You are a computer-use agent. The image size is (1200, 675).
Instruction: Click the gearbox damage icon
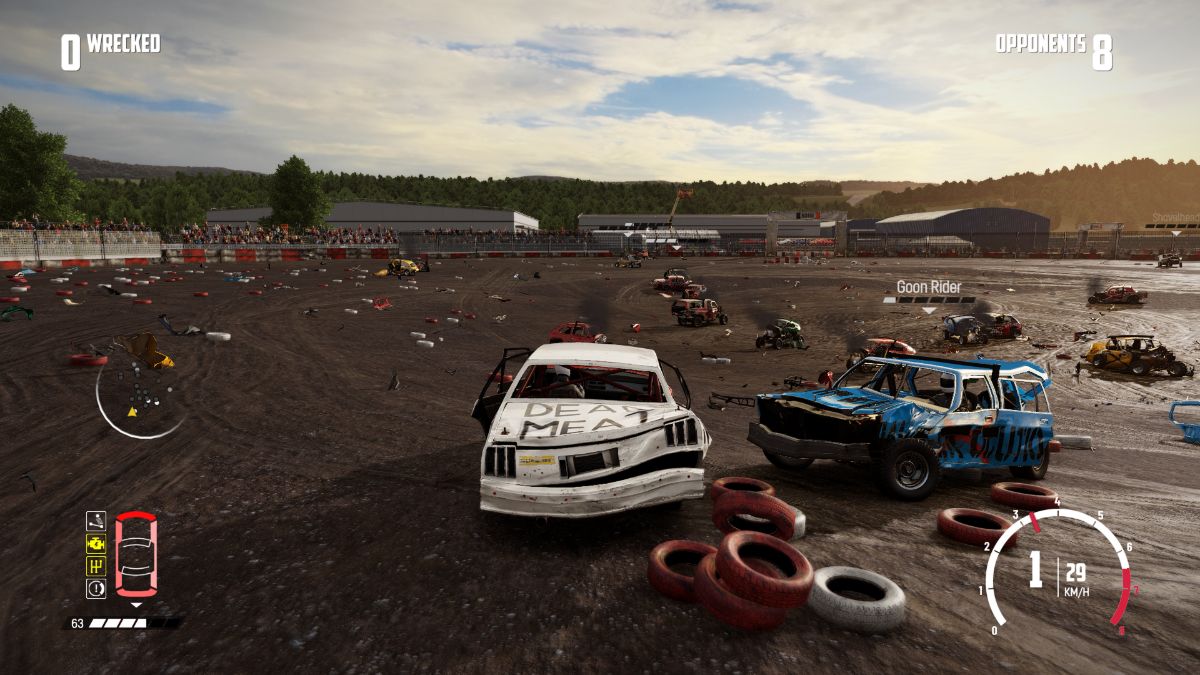click(x=96, y=566)
